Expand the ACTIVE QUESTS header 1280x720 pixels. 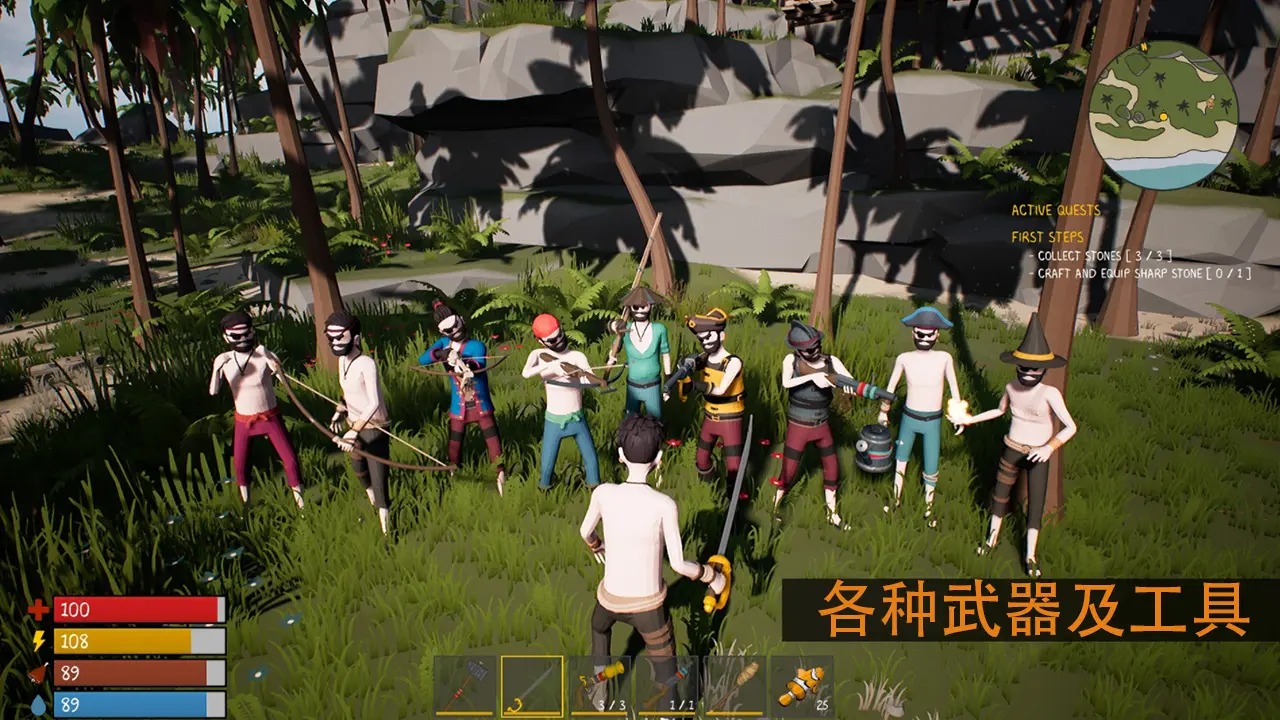pos(1057,211)
